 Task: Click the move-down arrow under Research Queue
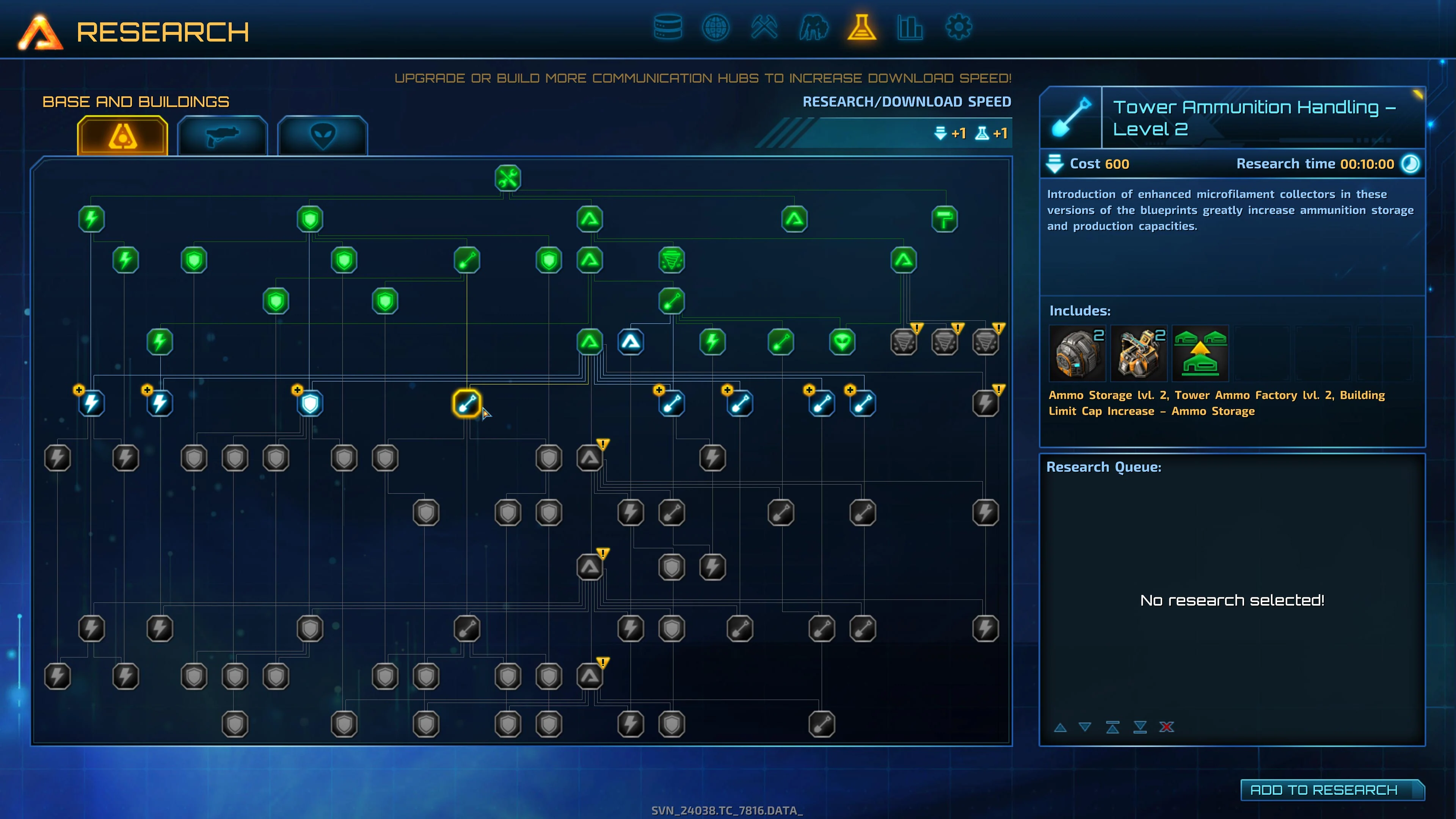[1085, 728]
